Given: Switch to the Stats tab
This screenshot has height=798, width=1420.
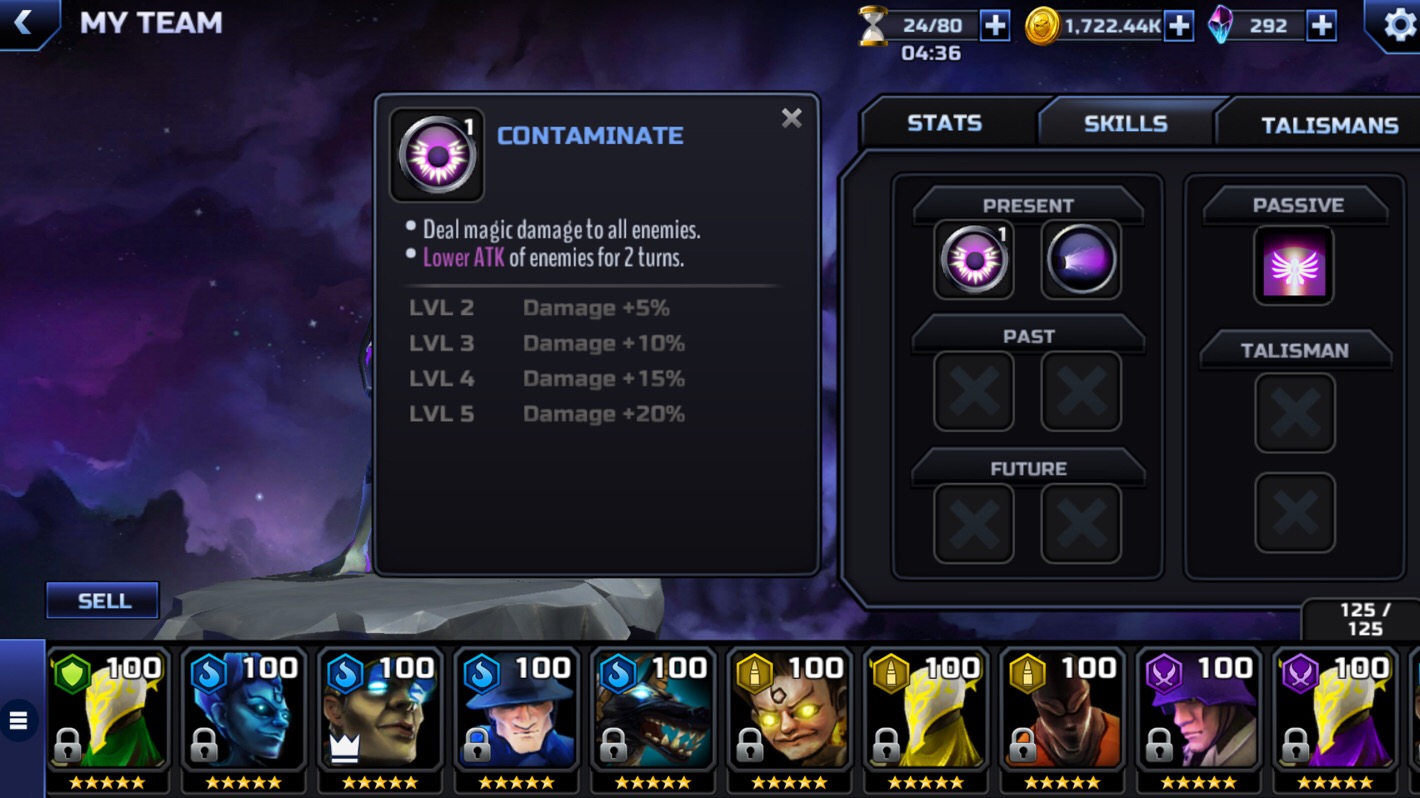Looking at the screenshot, I should click(x=944, y=123).
